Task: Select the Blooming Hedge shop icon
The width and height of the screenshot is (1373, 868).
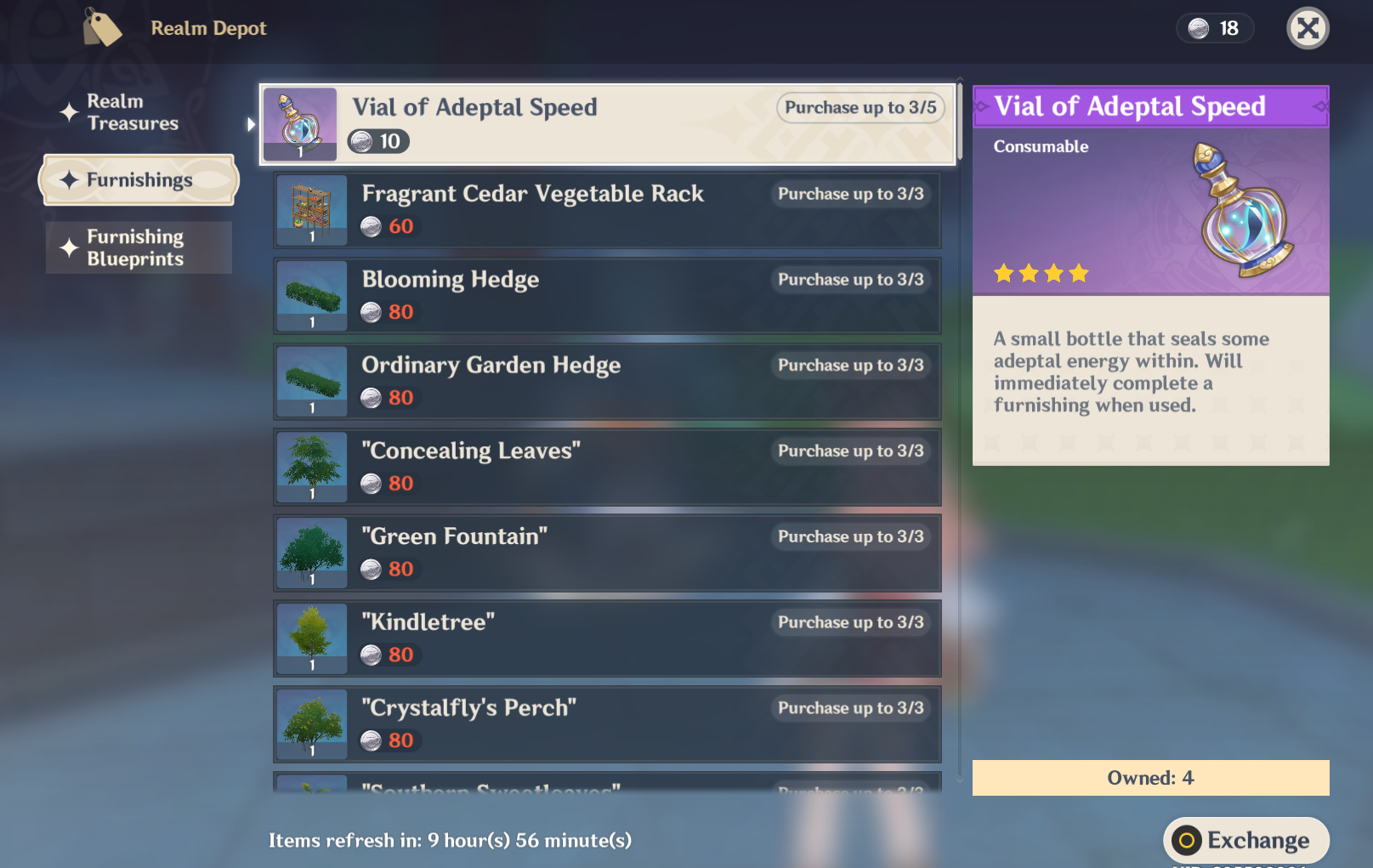Action: [311, 295]
